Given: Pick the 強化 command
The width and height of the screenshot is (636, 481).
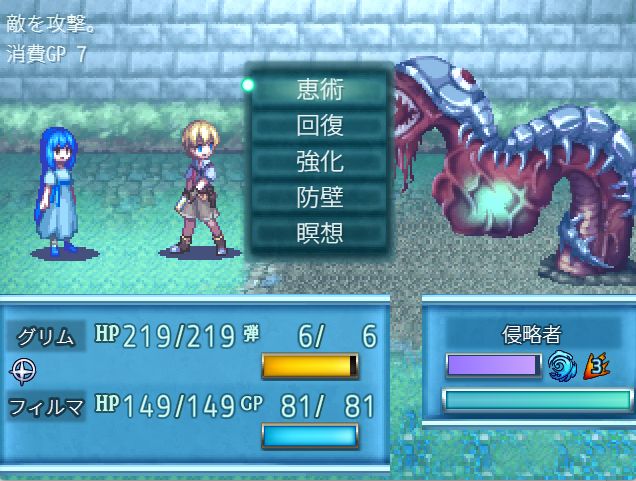Looking at the screenshot, I should [x=320, y=161].
